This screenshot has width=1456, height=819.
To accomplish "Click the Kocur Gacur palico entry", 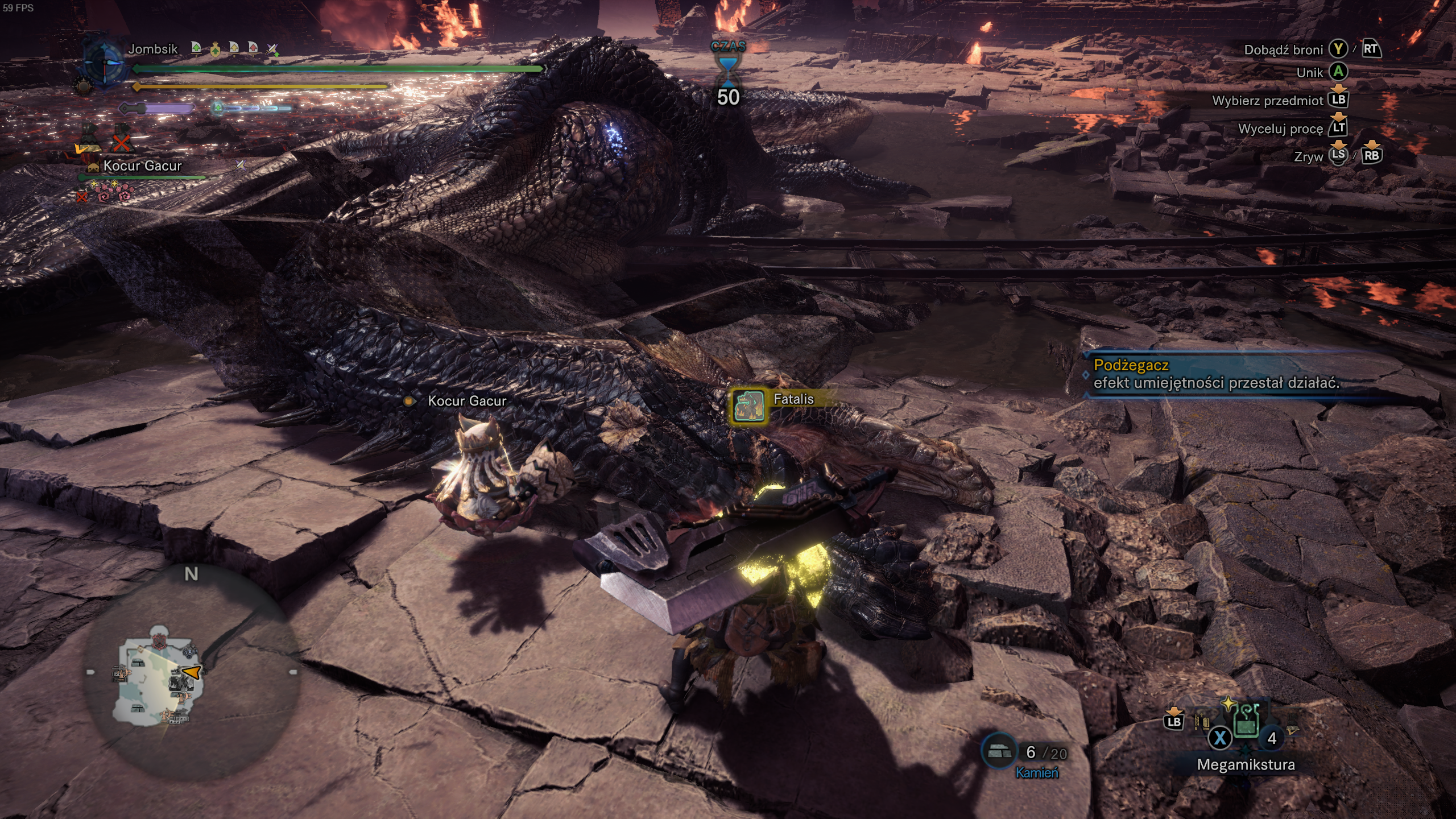I will coord(142,166).
